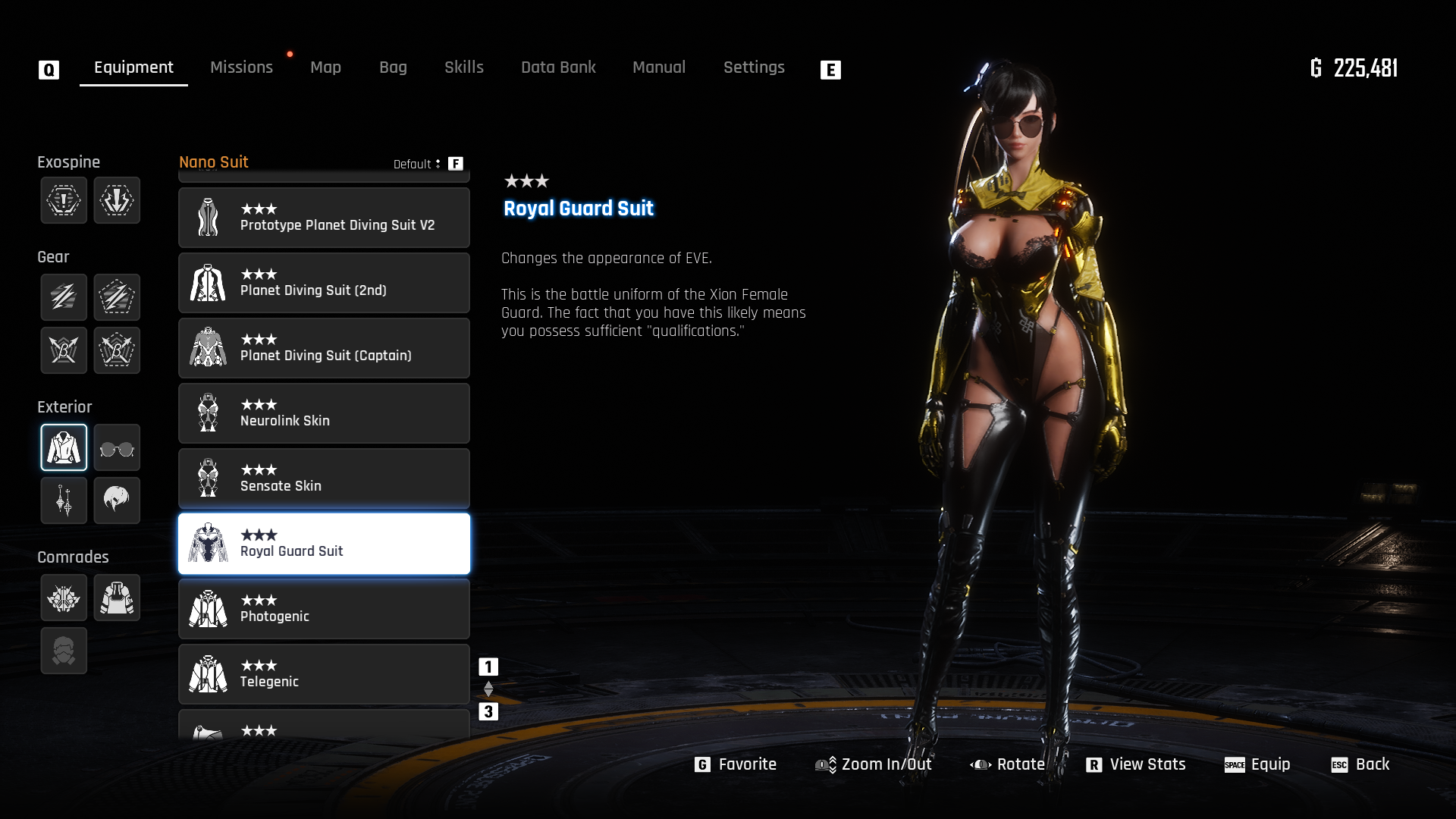1456x819 pixels.
Task: Open the Settings tab
Action: [753, 67]
